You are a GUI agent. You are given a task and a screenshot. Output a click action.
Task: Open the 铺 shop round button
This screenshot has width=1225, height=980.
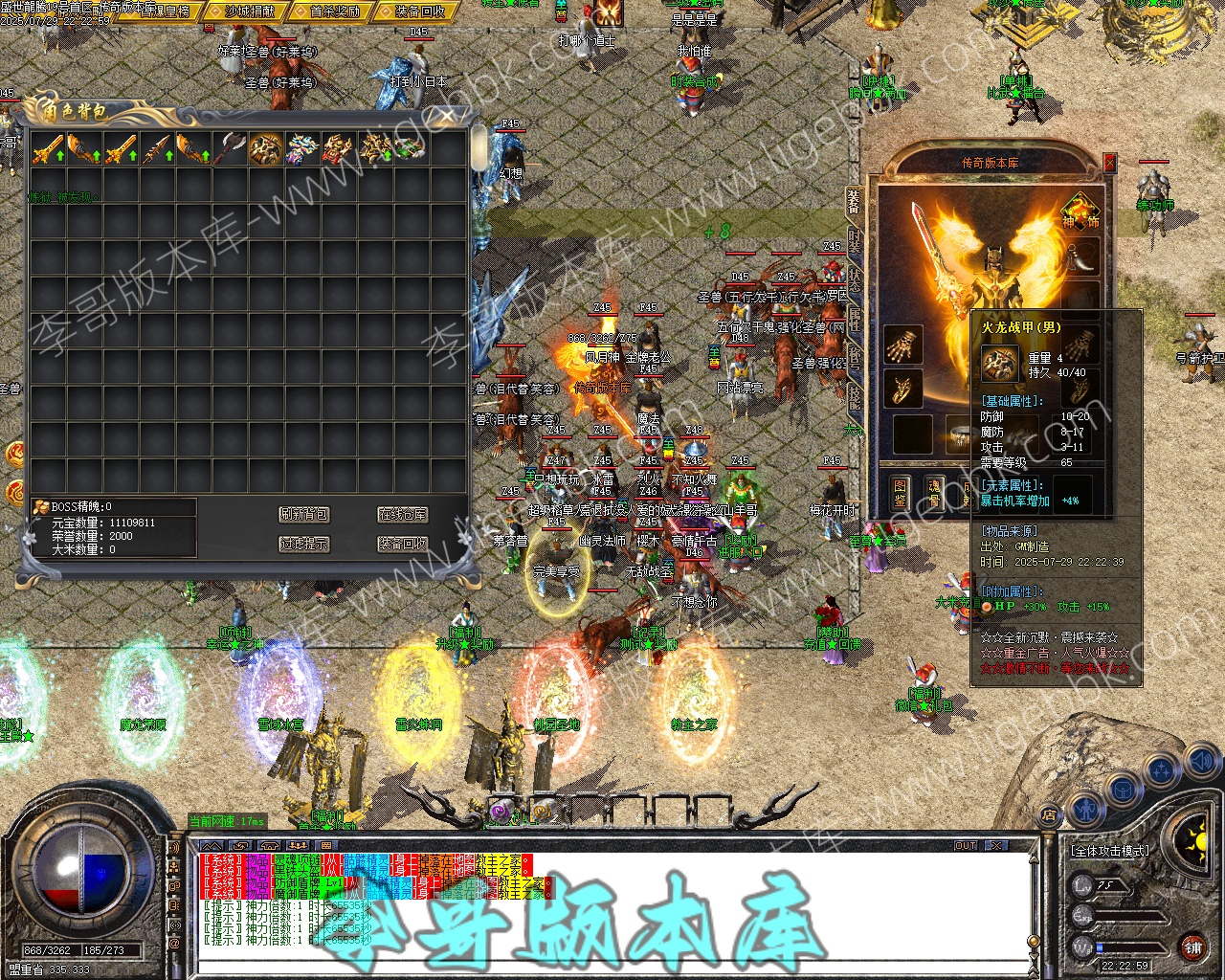point(1192,948)
